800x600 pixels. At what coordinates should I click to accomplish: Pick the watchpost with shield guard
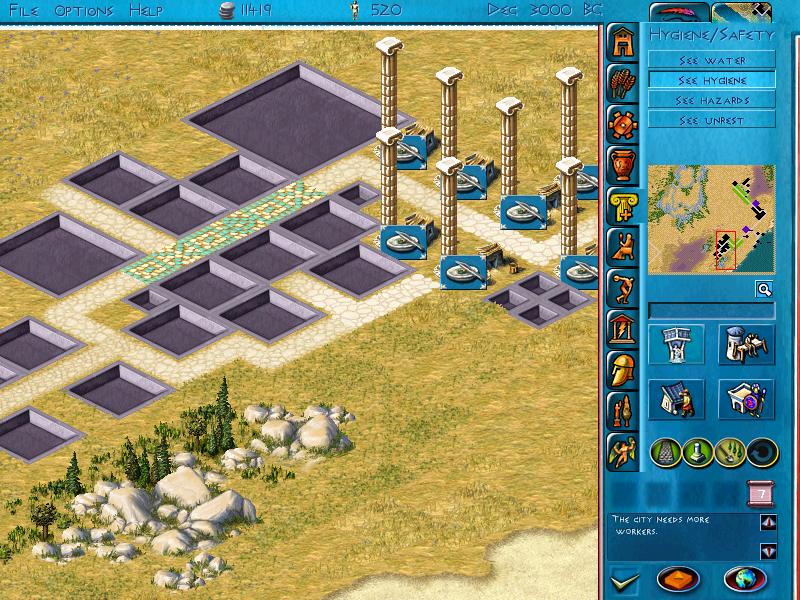point(745,400)
